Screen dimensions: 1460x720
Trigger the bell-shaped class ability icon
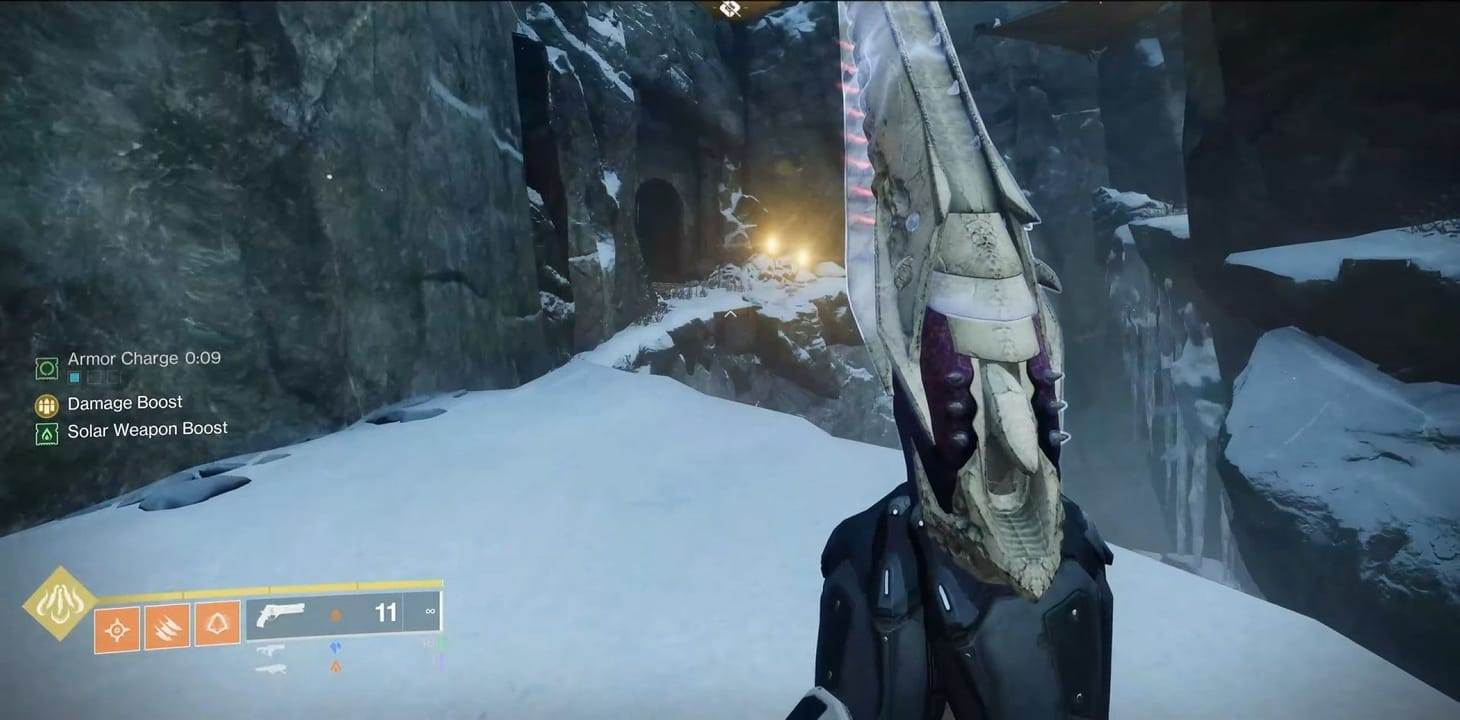pos(217,623)
